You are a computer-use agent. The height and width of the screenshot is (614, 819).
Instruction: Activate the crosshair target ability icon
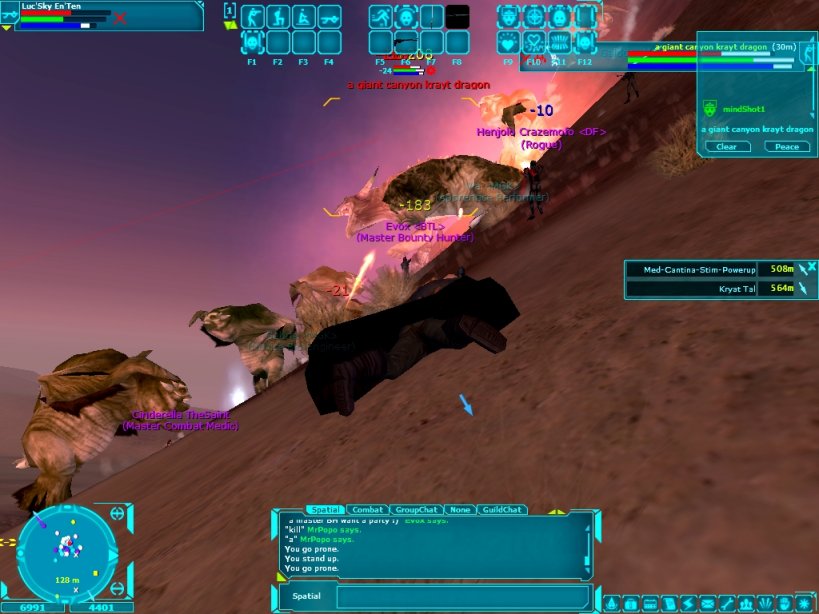click(534, 17)
